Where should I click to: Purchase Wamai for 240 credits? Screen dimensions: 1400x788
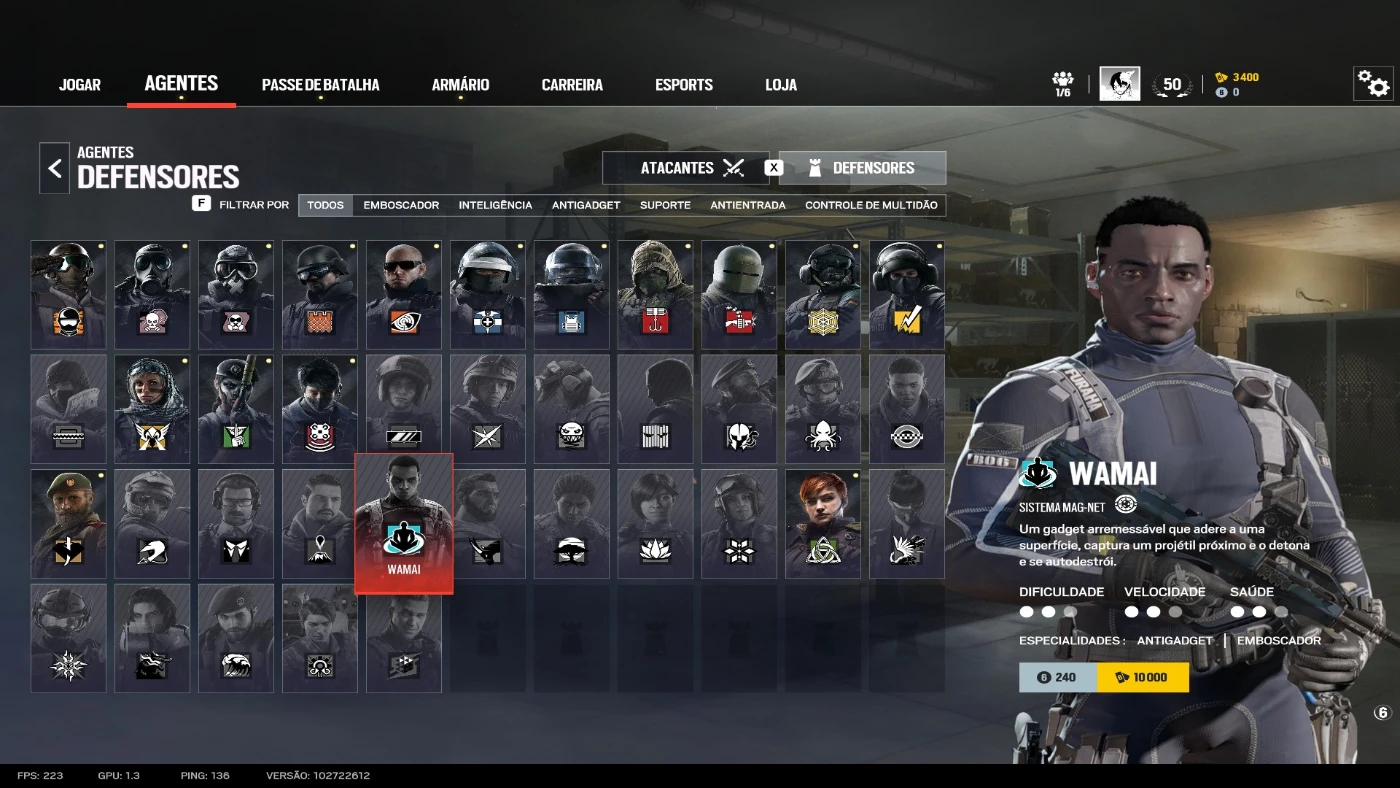click(1057, 677)
